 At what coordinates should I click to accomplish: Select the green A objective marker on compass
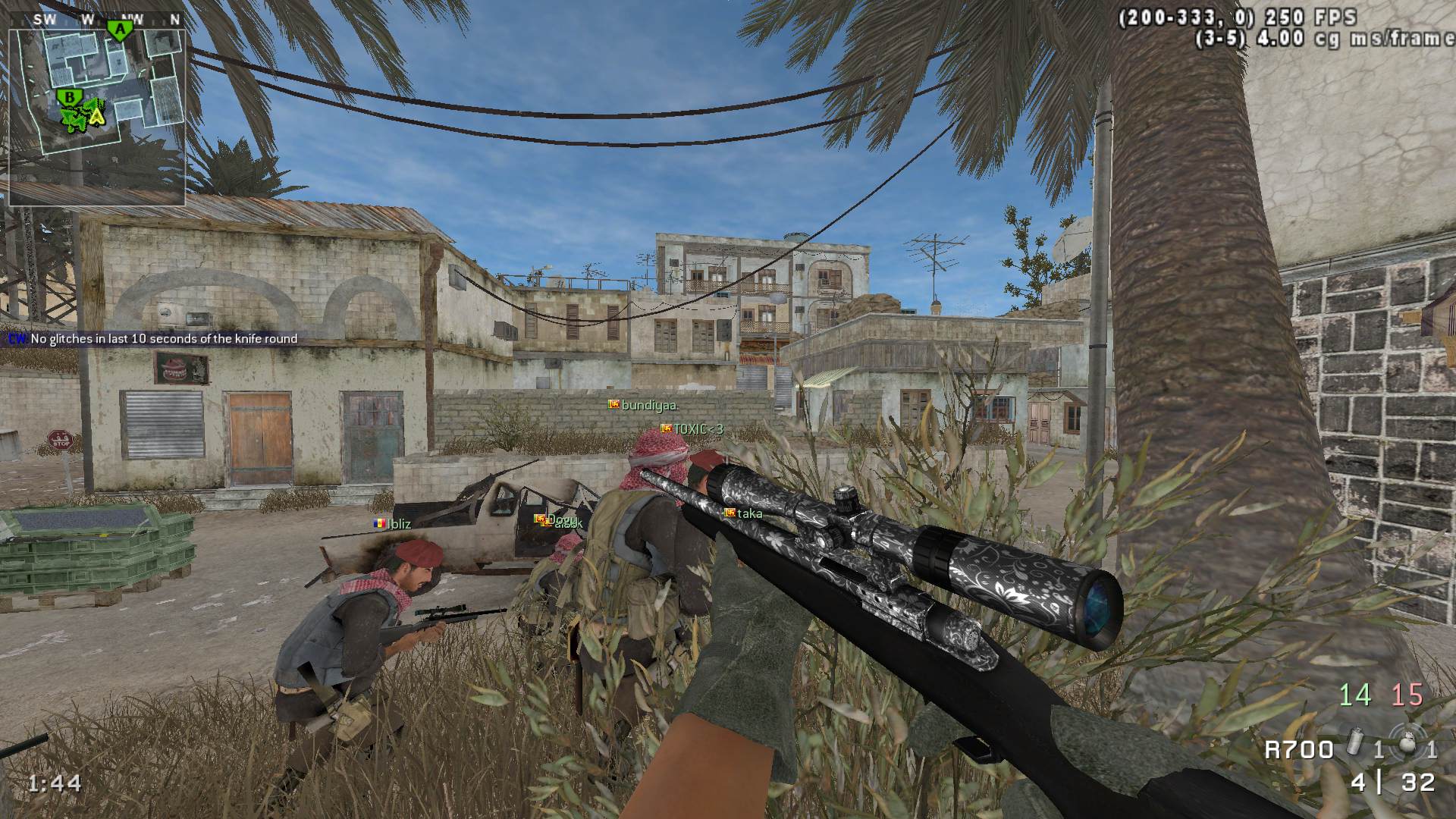pyautogui.click(x=118, y=30)
